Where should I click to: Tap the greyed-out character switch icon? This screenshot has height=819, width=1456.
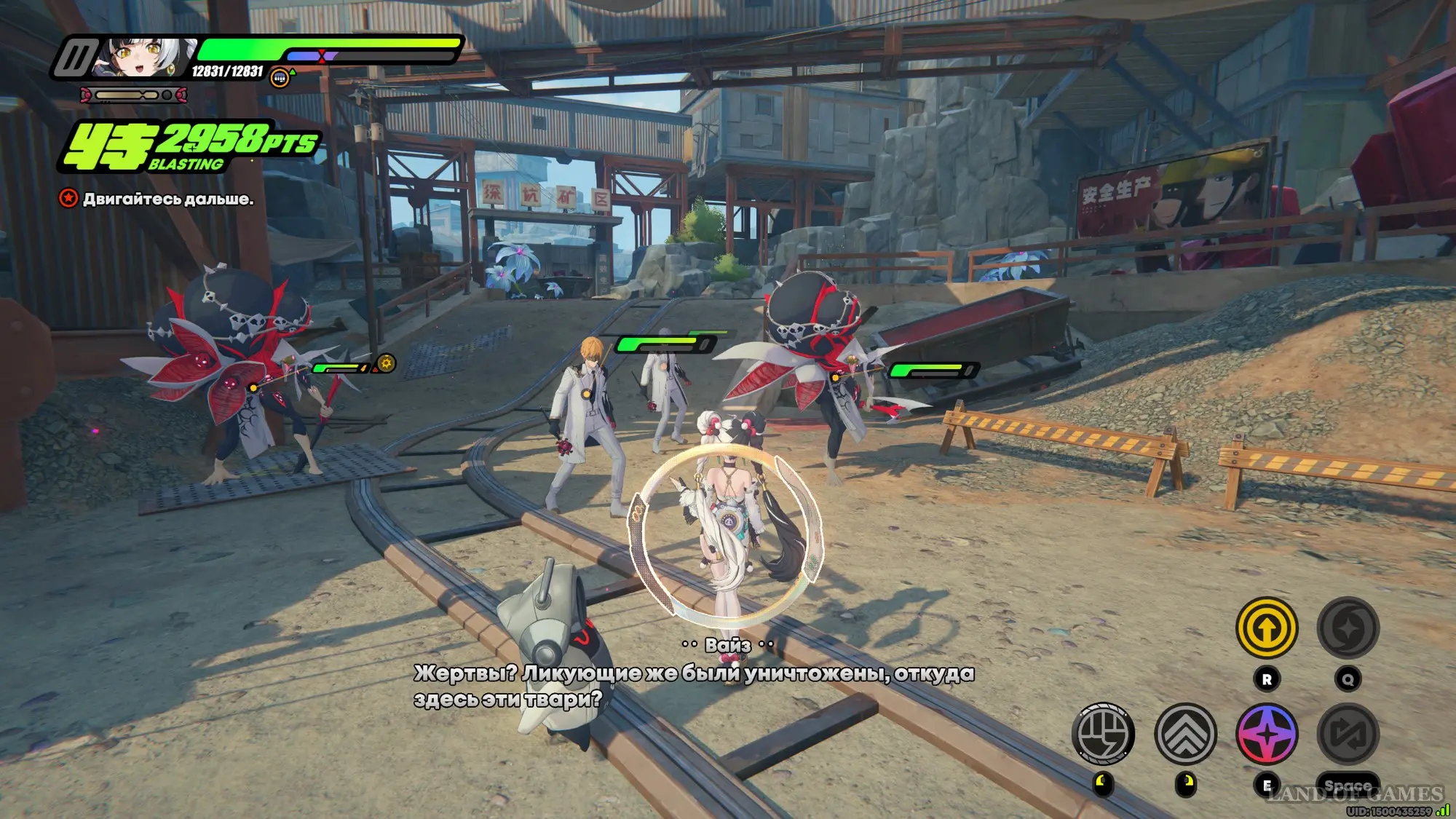[1348, 734]
